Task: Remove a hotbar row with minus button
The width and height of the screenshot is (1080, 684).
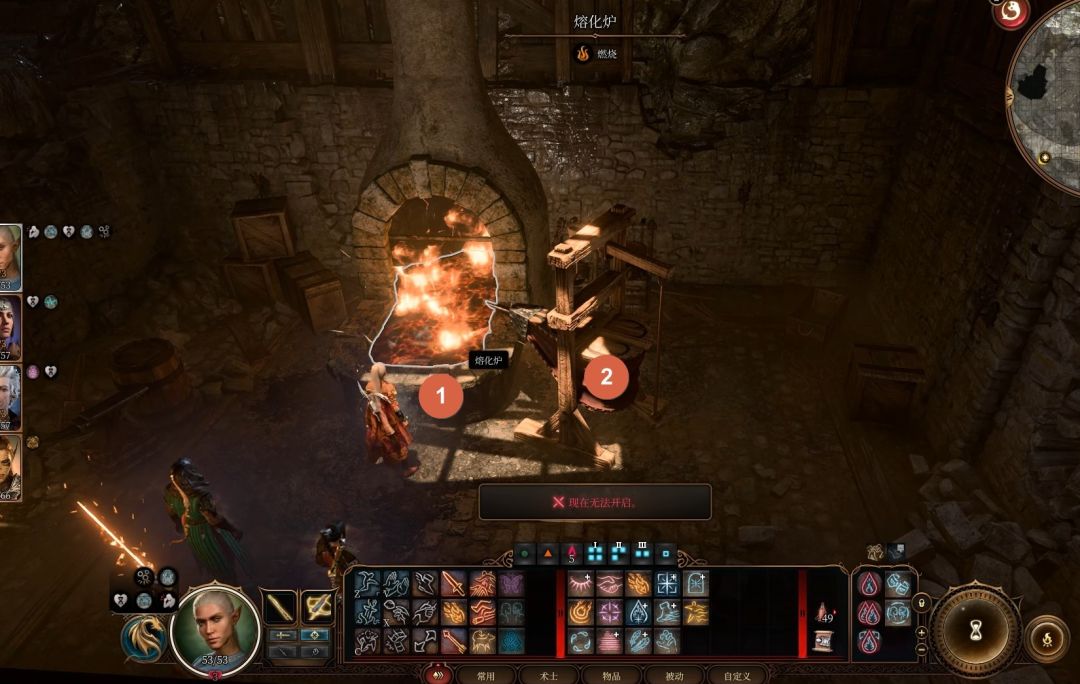Action: click(x=921, y=648)
